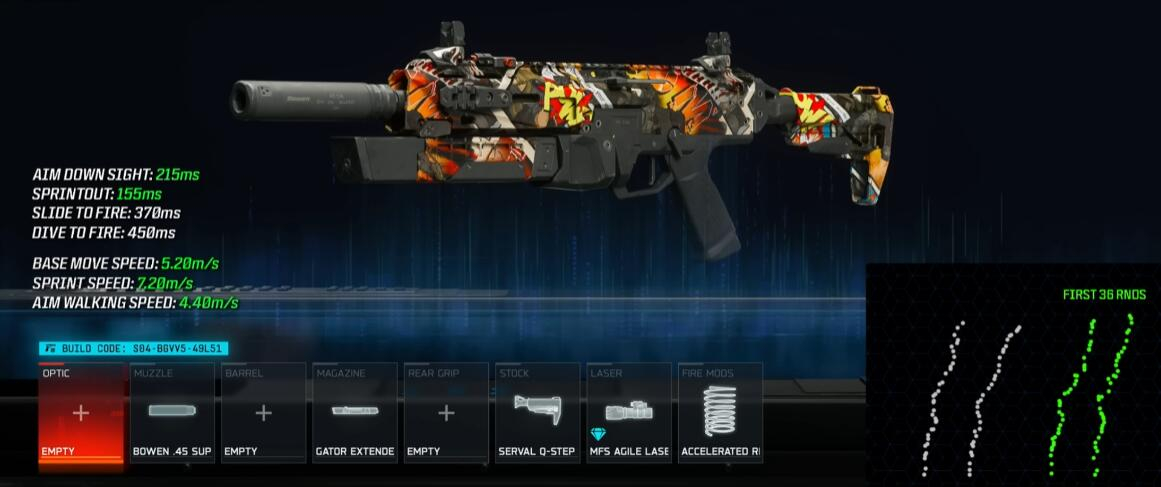This screenshot has height=487, width=1161.
Task: Select the empty Optic attachment slot
Action: click(80, 413)
